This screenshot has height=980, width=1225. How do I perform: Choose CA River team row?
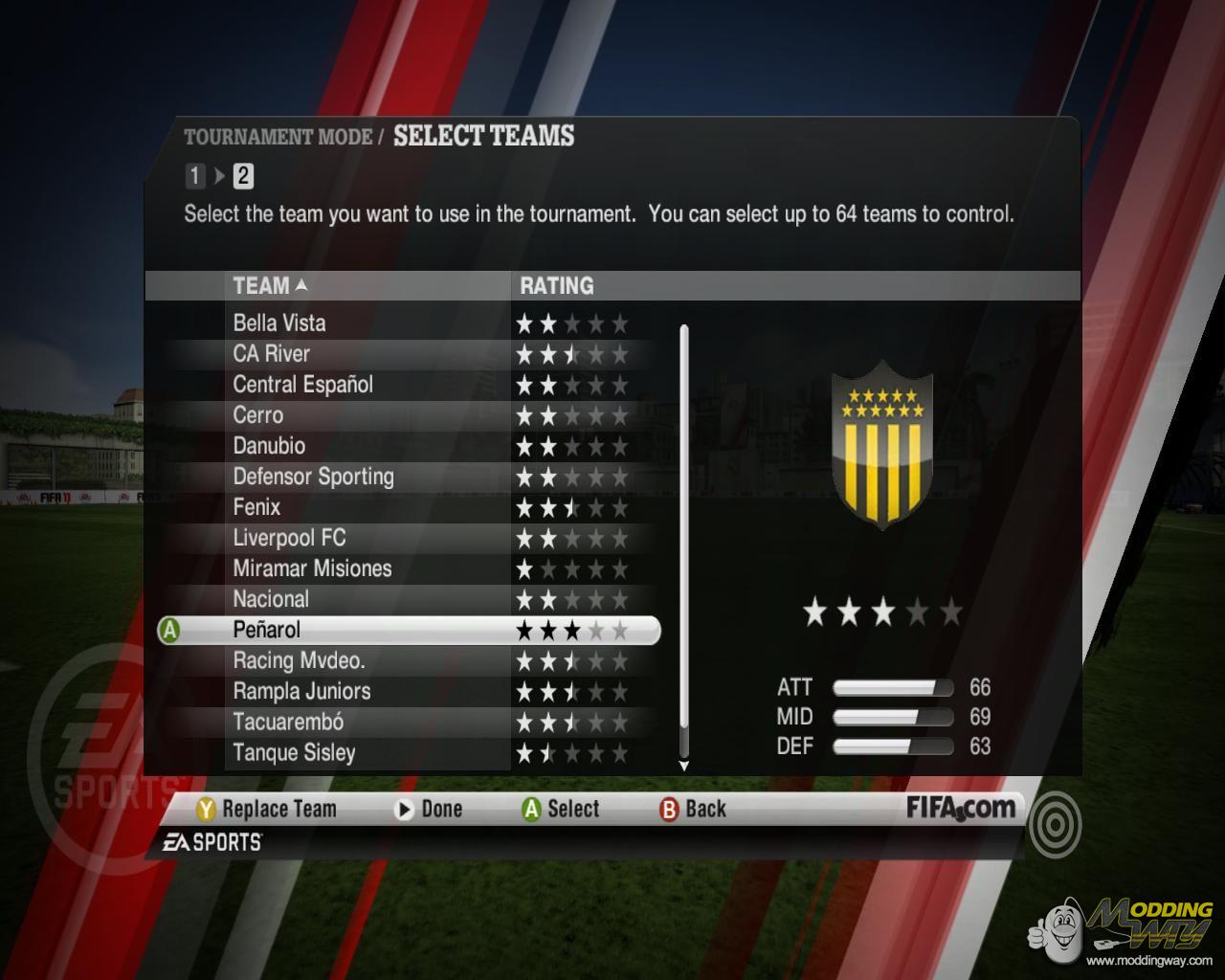tap(272, 354)
